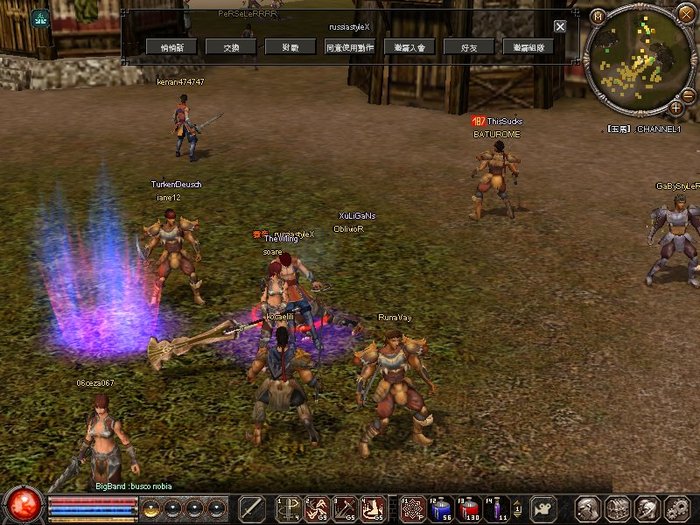
Task: Click the green icon in top-left corner
Action: click(x=40, y=17)
